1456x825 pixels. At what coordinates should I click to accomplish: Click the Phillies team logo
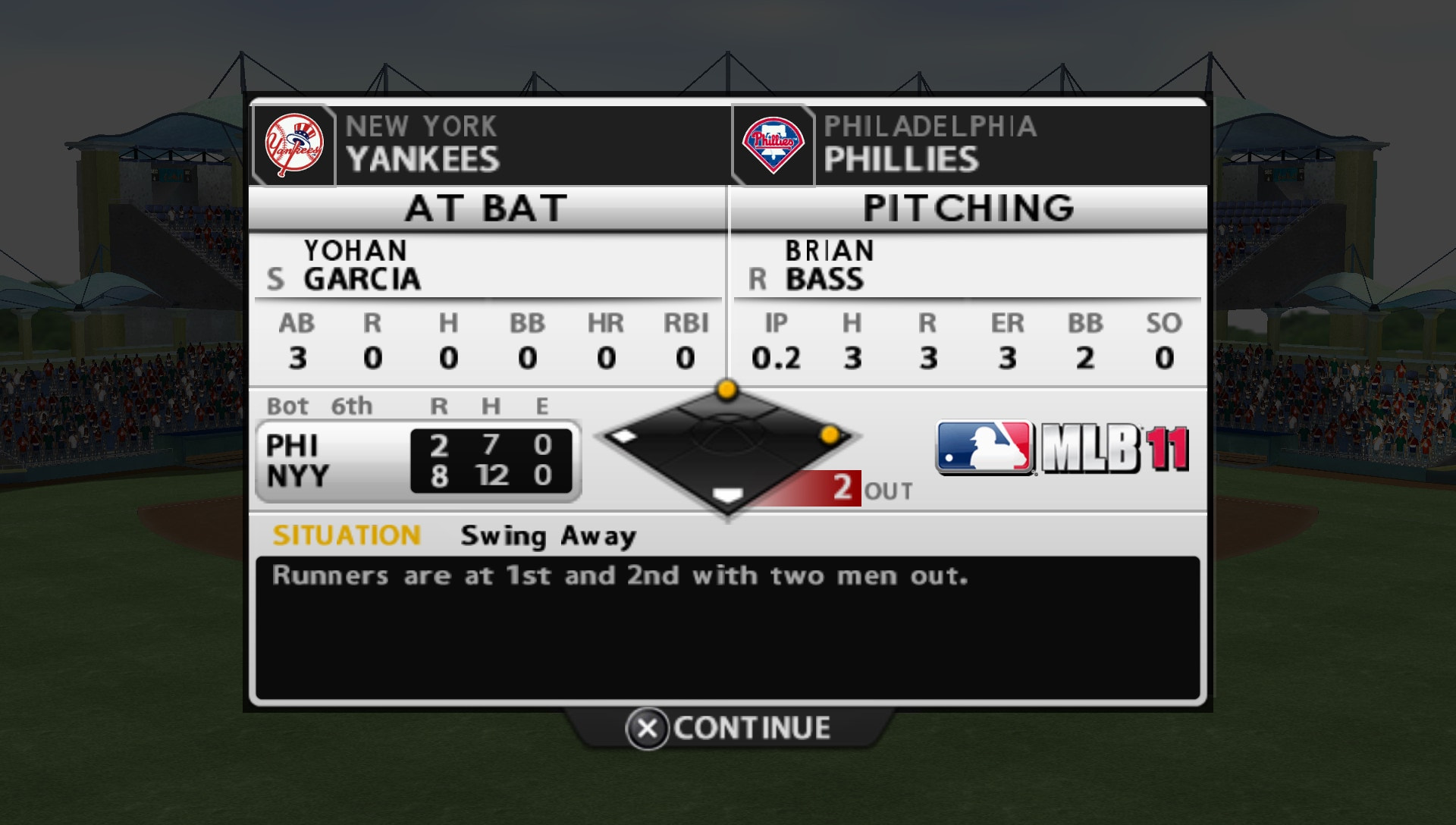point(773,144)
